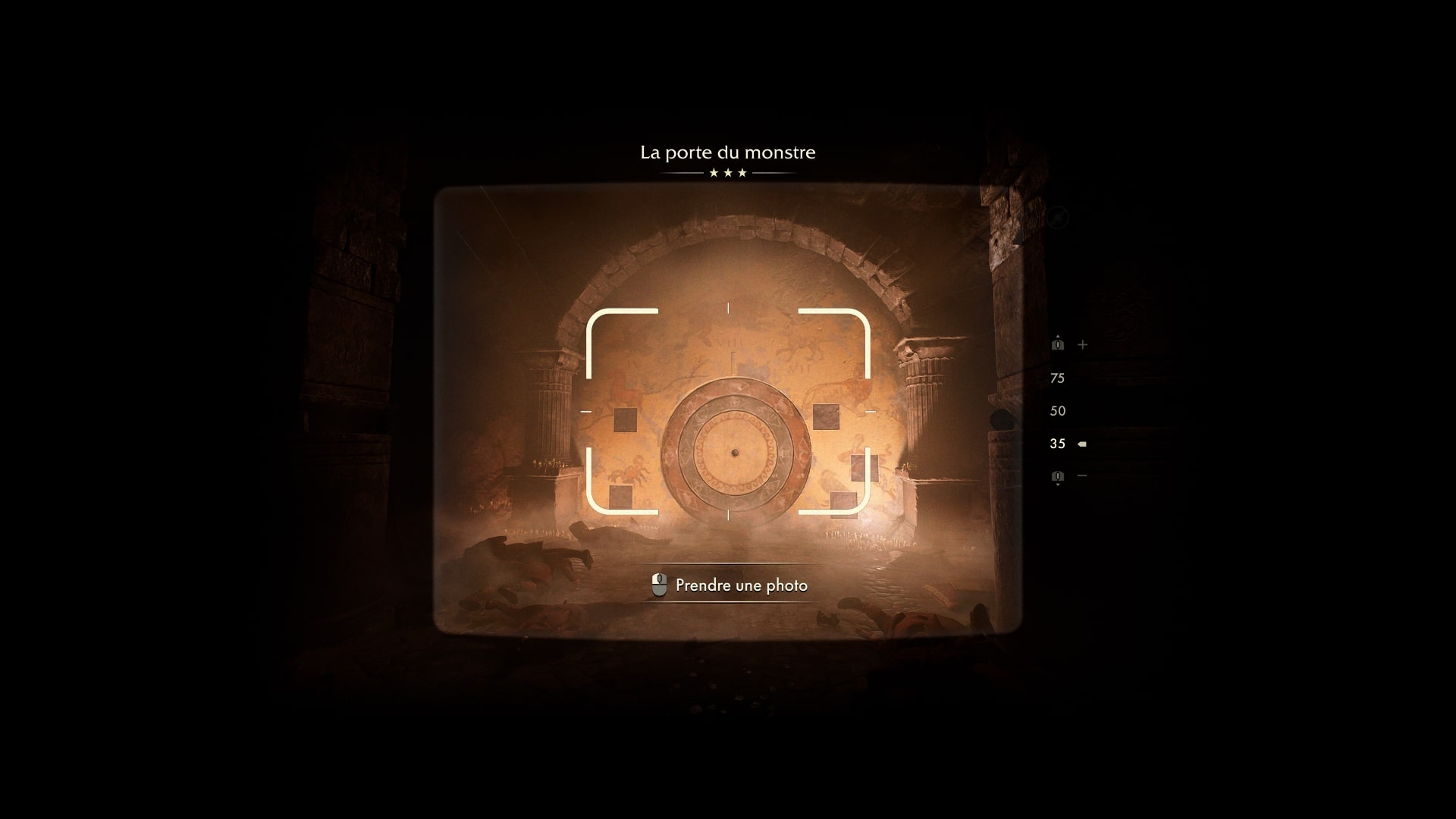This screenshot has height=819, width=1456.
Task: Click the focal length scale between 50 and 75
Action: click(x=1057, y=394)
